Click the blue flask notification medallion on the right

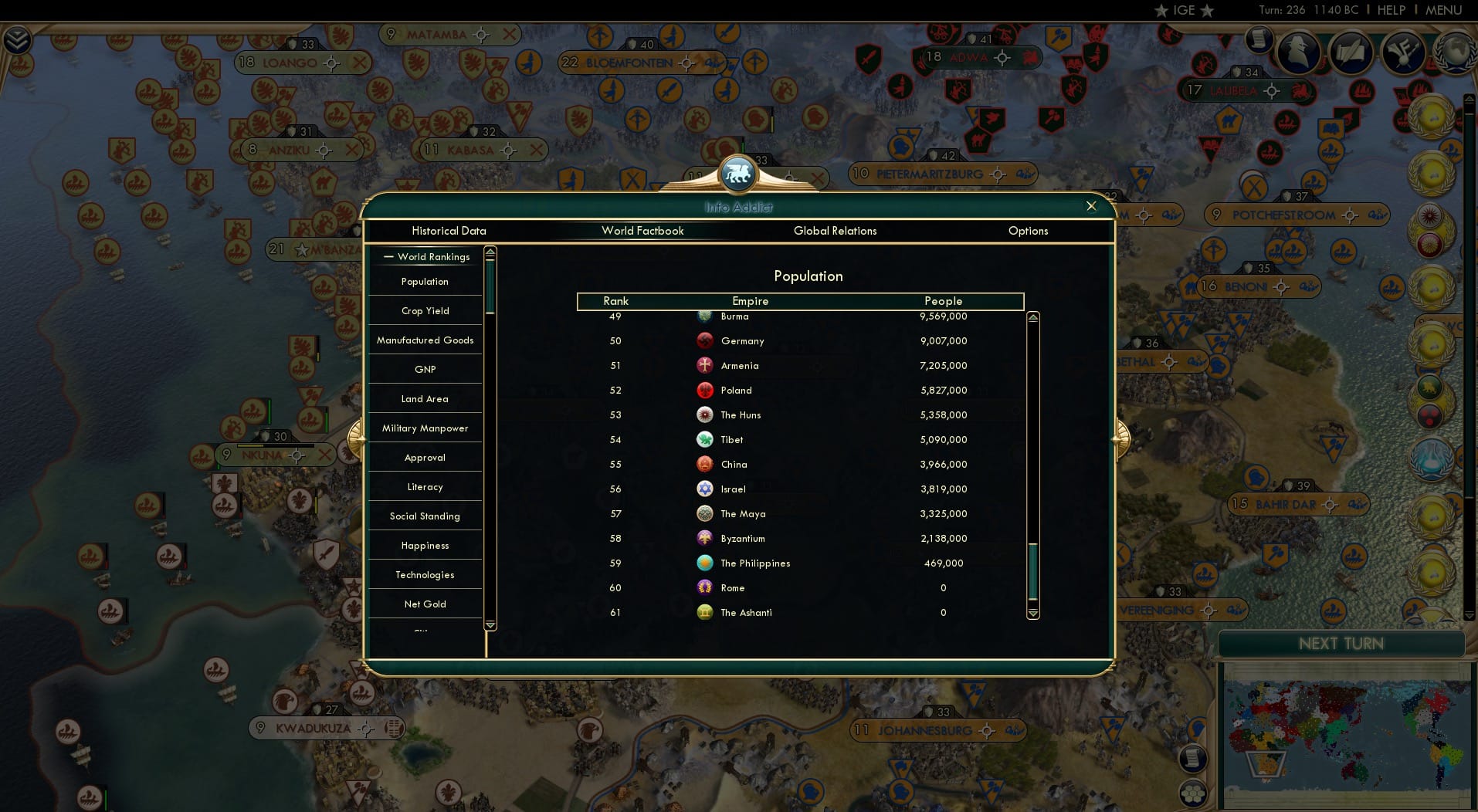(1431, 458)
